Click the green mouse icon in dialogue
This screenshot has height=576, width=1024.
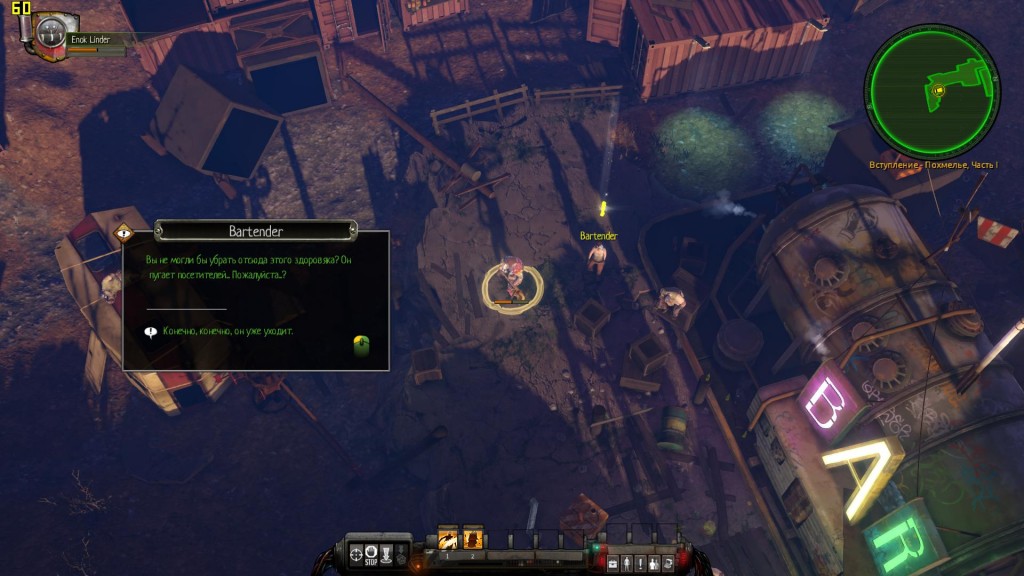362,346
